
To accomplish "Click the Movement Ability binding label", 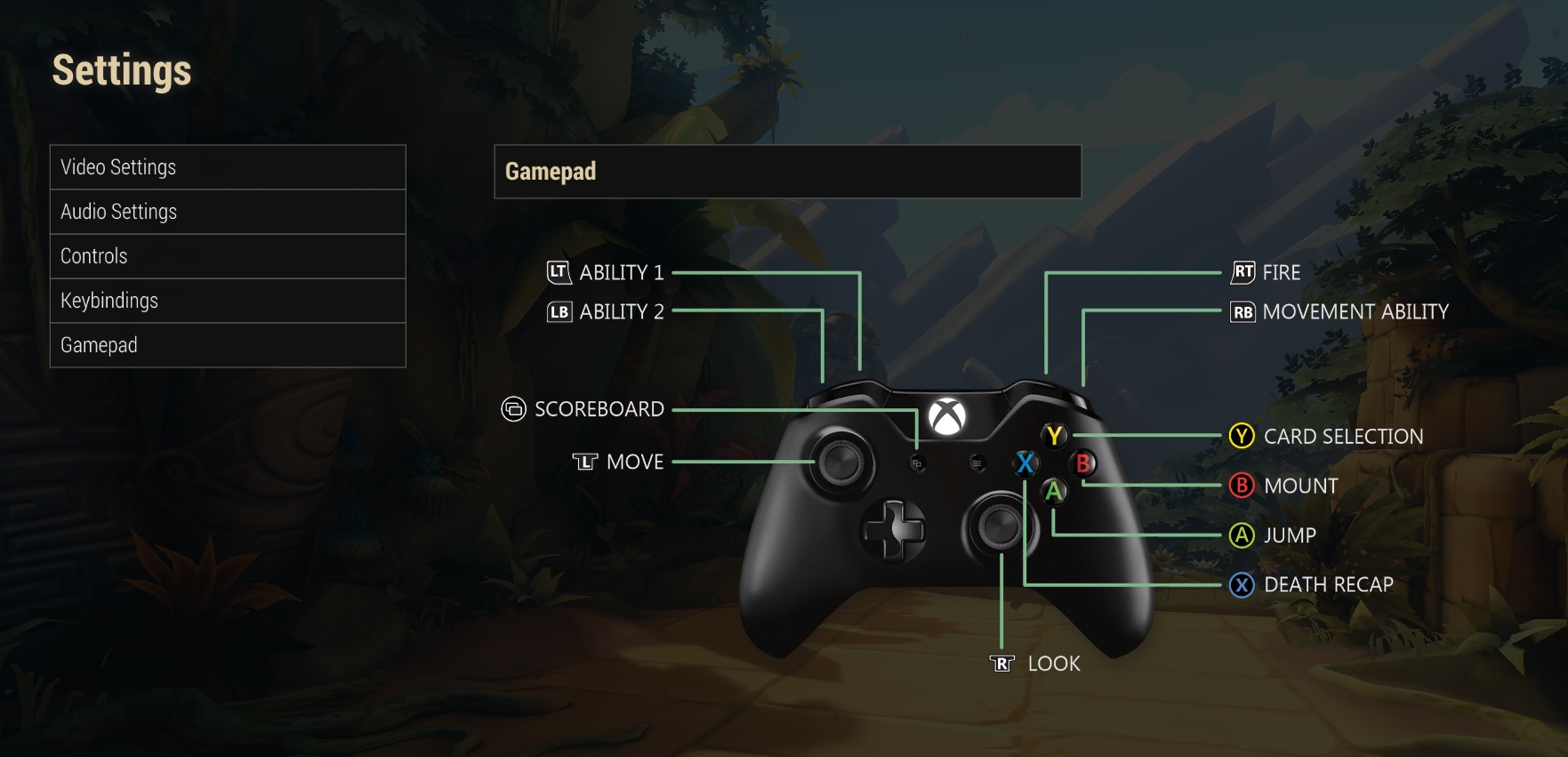I will [1355, 312].
